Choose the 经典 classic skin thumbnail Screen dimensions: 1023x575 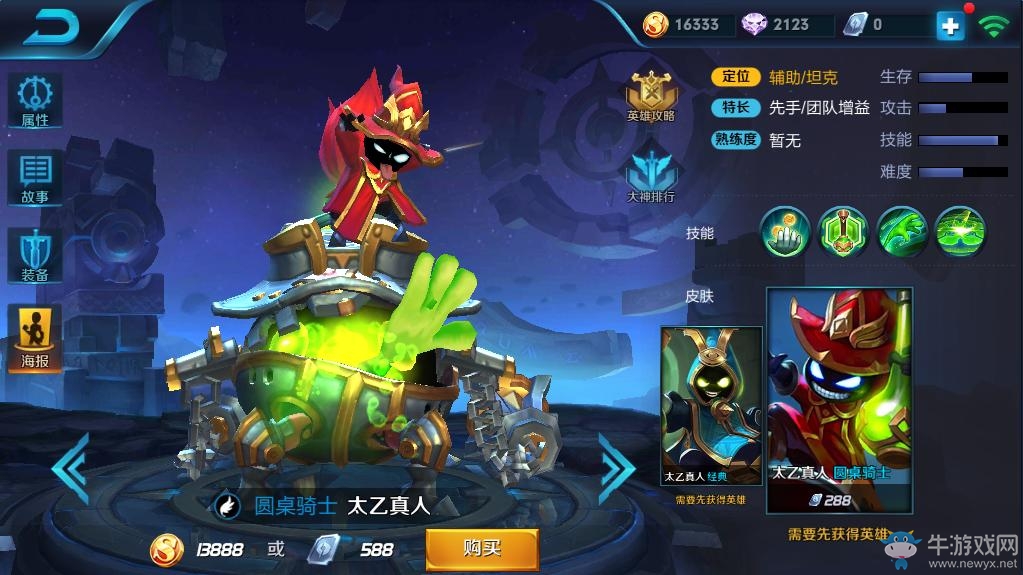pyautogui.click(x=711, y=405)
